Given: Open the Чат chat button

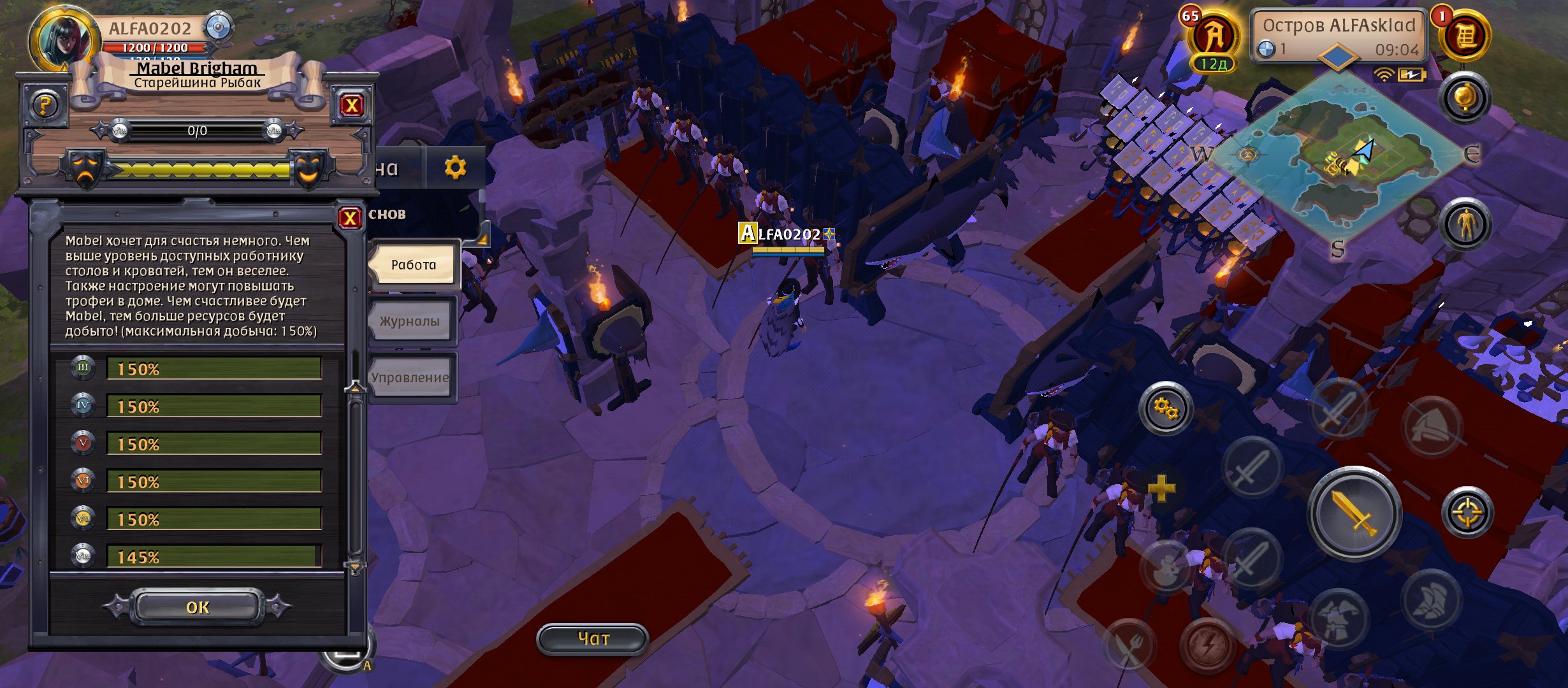Looking at the screenshot, I should coord(593,638).
